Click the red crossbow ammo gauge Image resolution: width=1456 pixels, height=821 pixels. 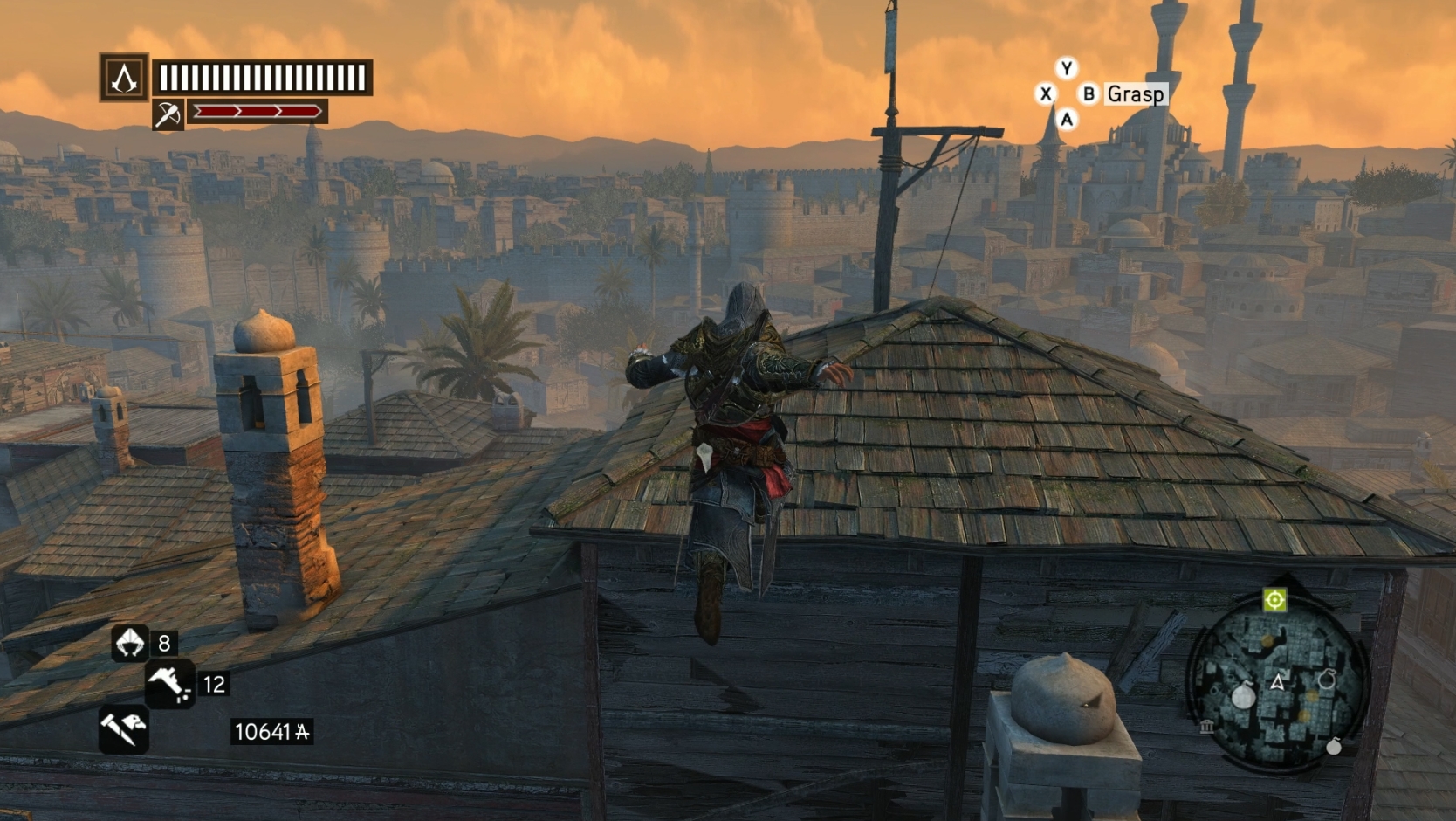click(258, 110)
